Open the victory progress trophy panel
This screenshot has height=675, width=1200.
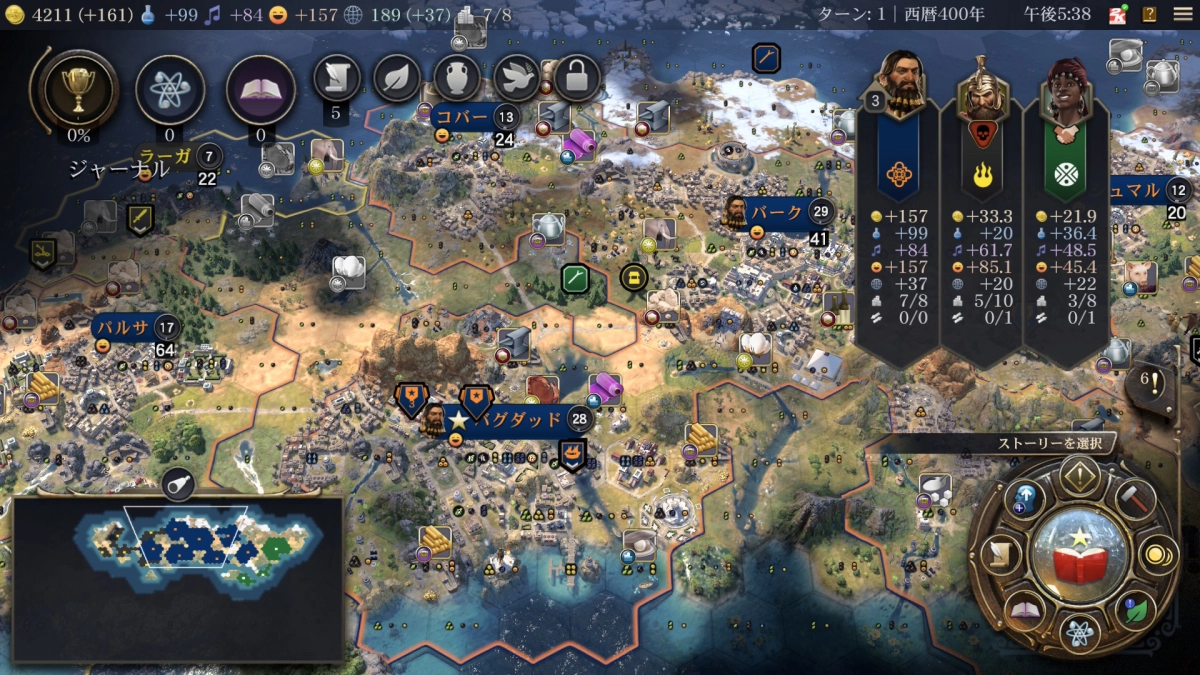click(77, 89)
